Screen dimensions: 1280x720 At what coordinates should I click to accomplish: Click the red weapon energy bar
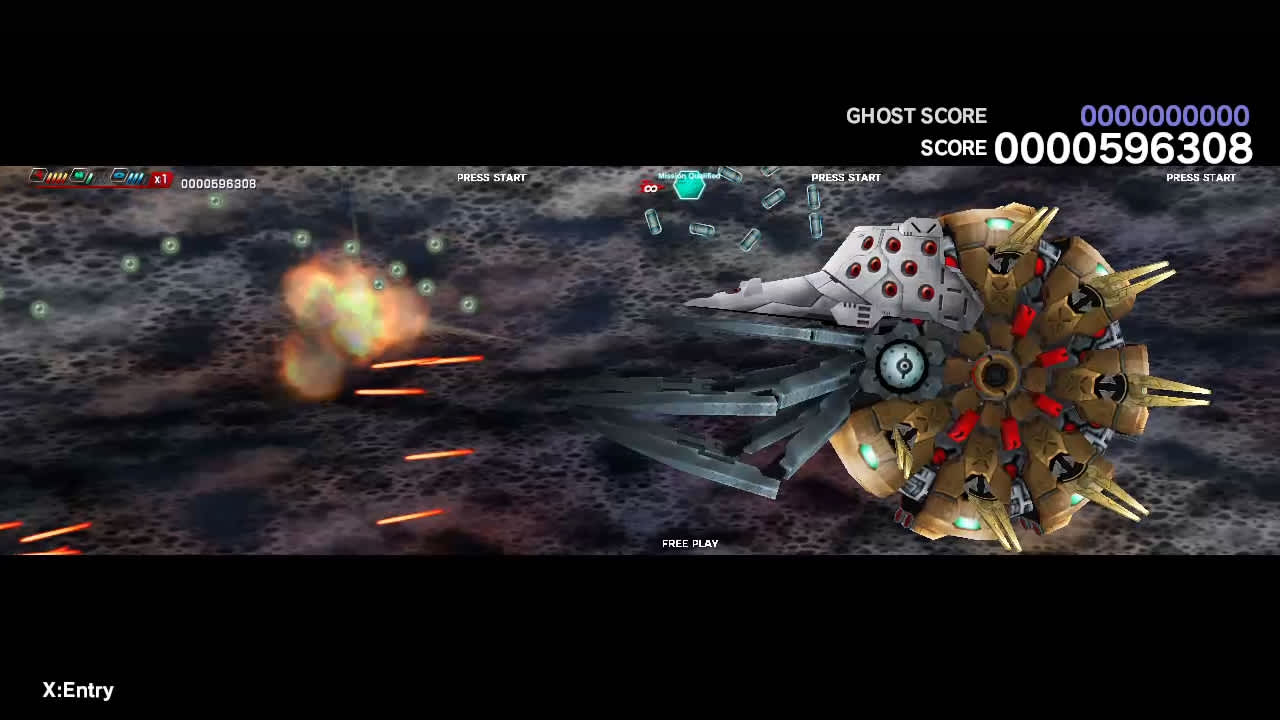[98, 185]
